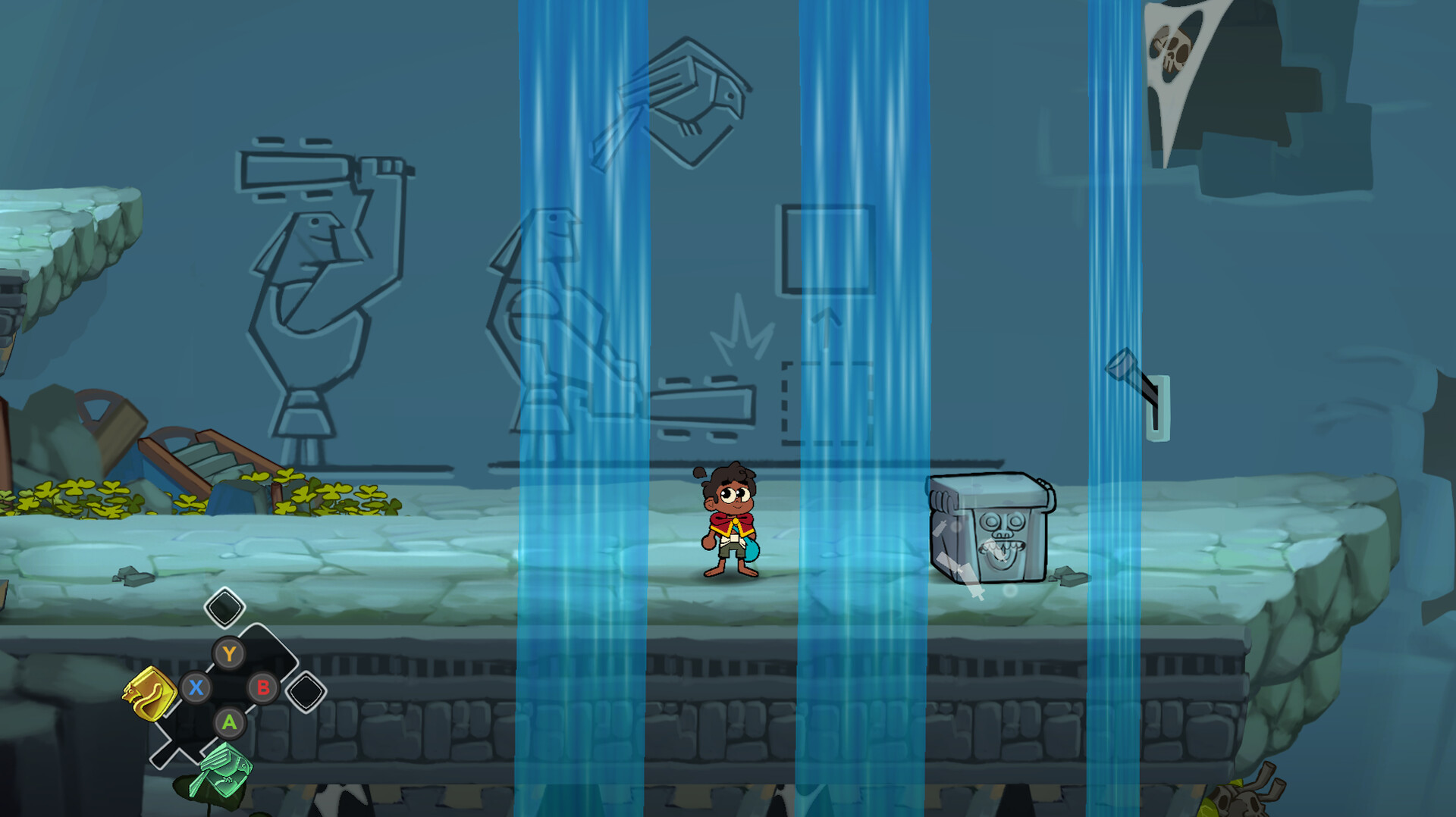Click the empty diamond slot above Y
The width and height of the screenshot is (1456, 817).
224,606
